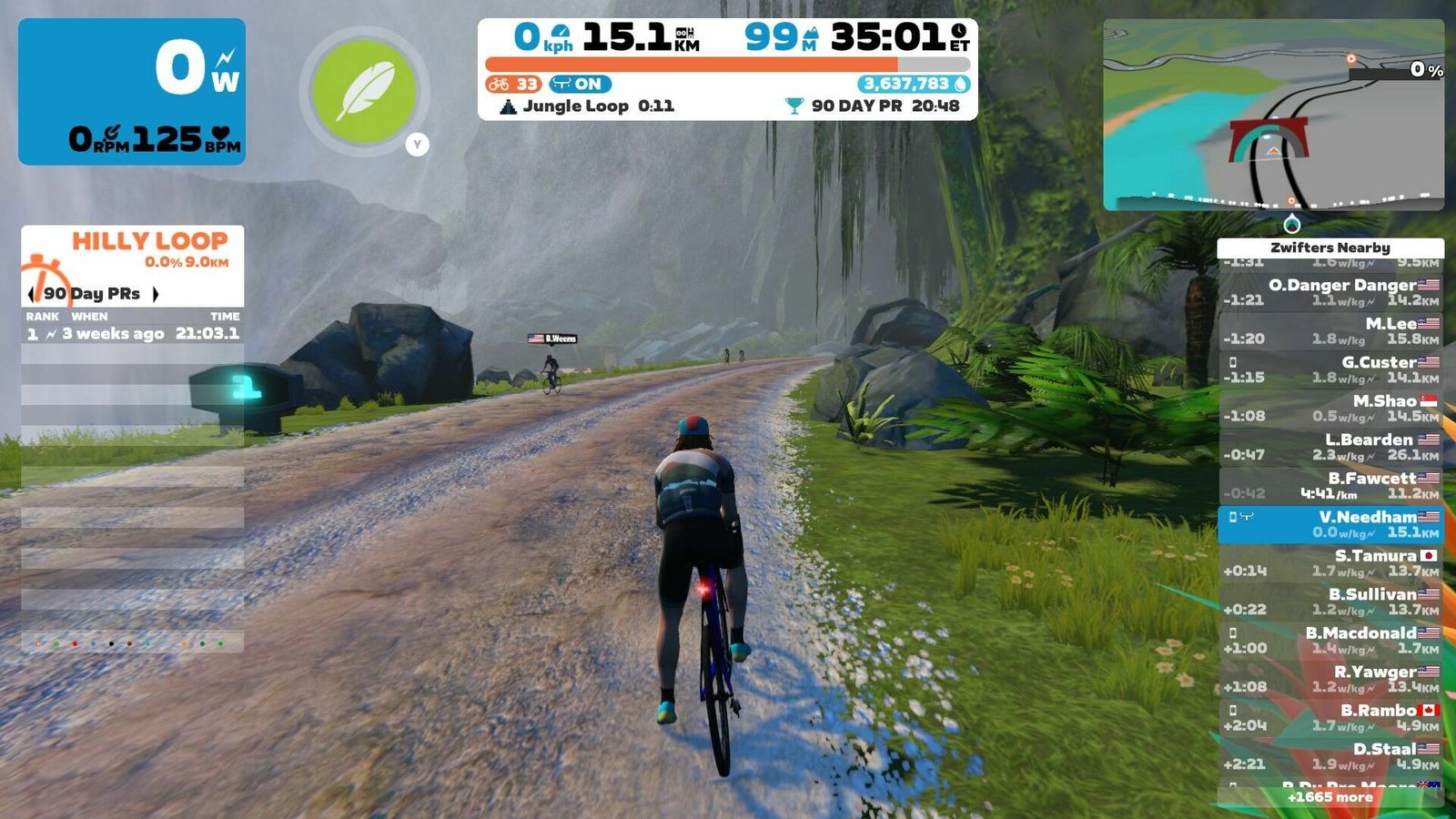
Task: Open the minimap view
Action: (1273, 116)
